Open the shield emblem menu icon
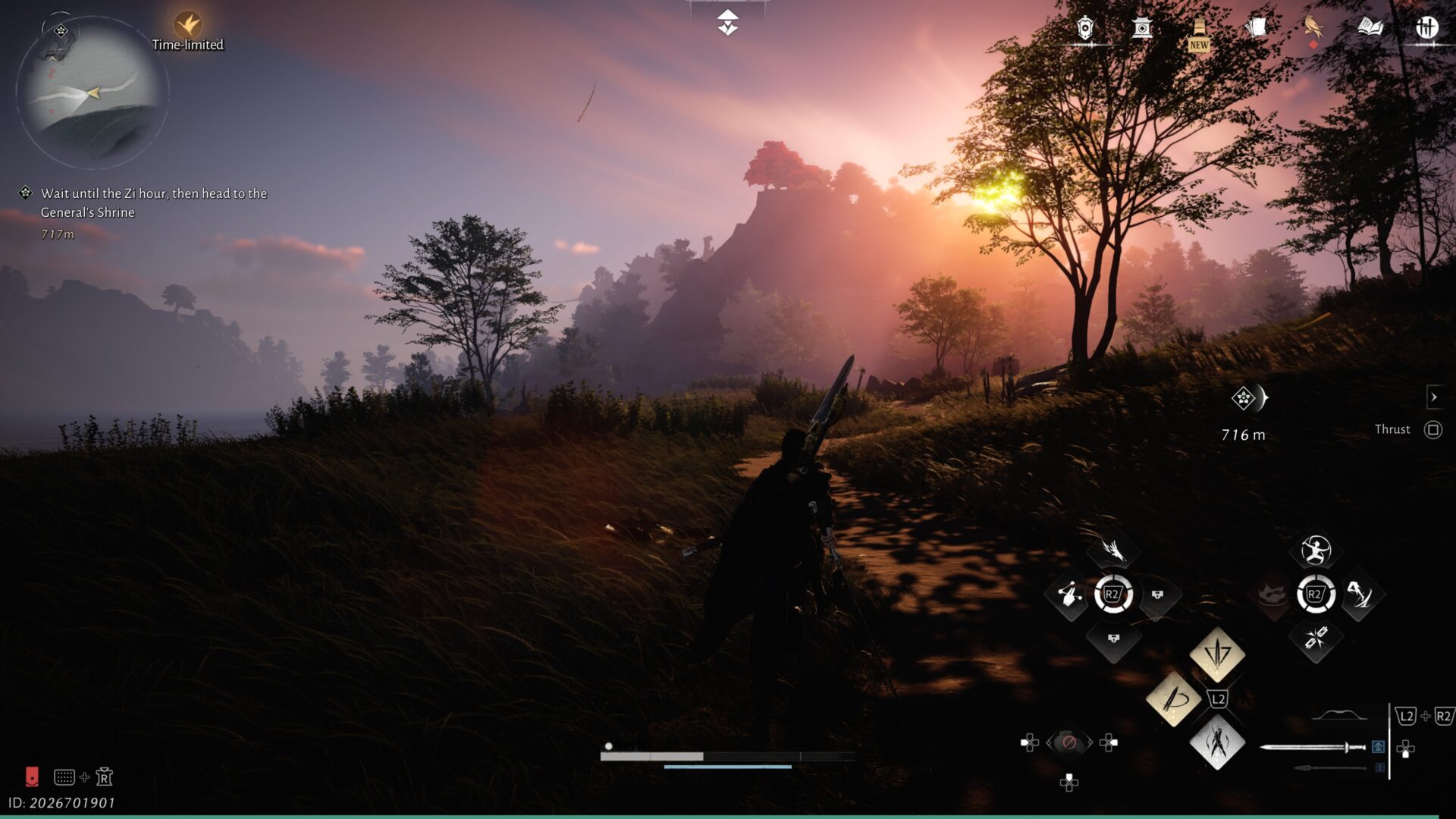Image resolution: width=1456 pixels, height=819 pixels. (1085, 29)
